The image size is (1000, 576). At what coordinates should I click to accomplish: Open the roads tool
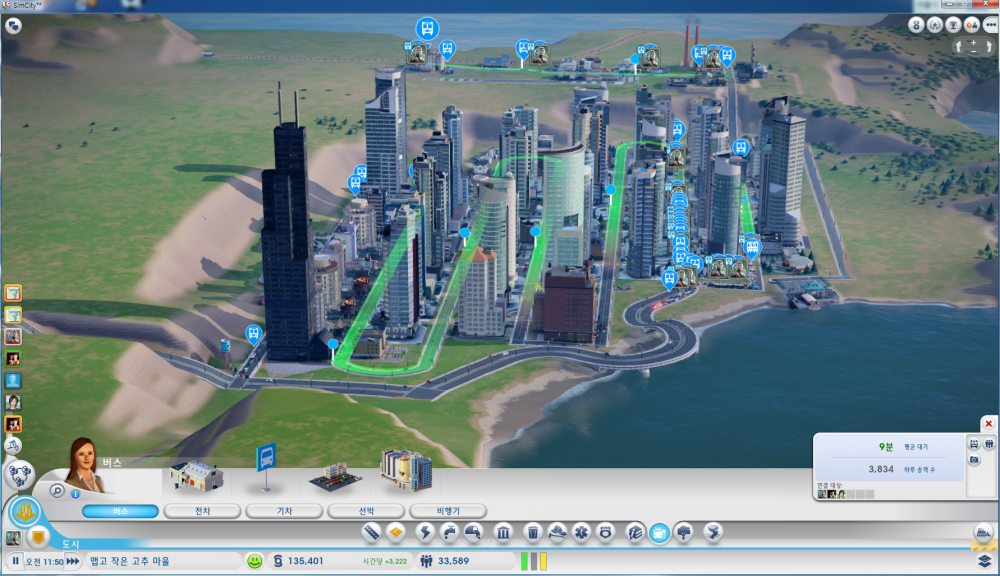coord(371,532)
